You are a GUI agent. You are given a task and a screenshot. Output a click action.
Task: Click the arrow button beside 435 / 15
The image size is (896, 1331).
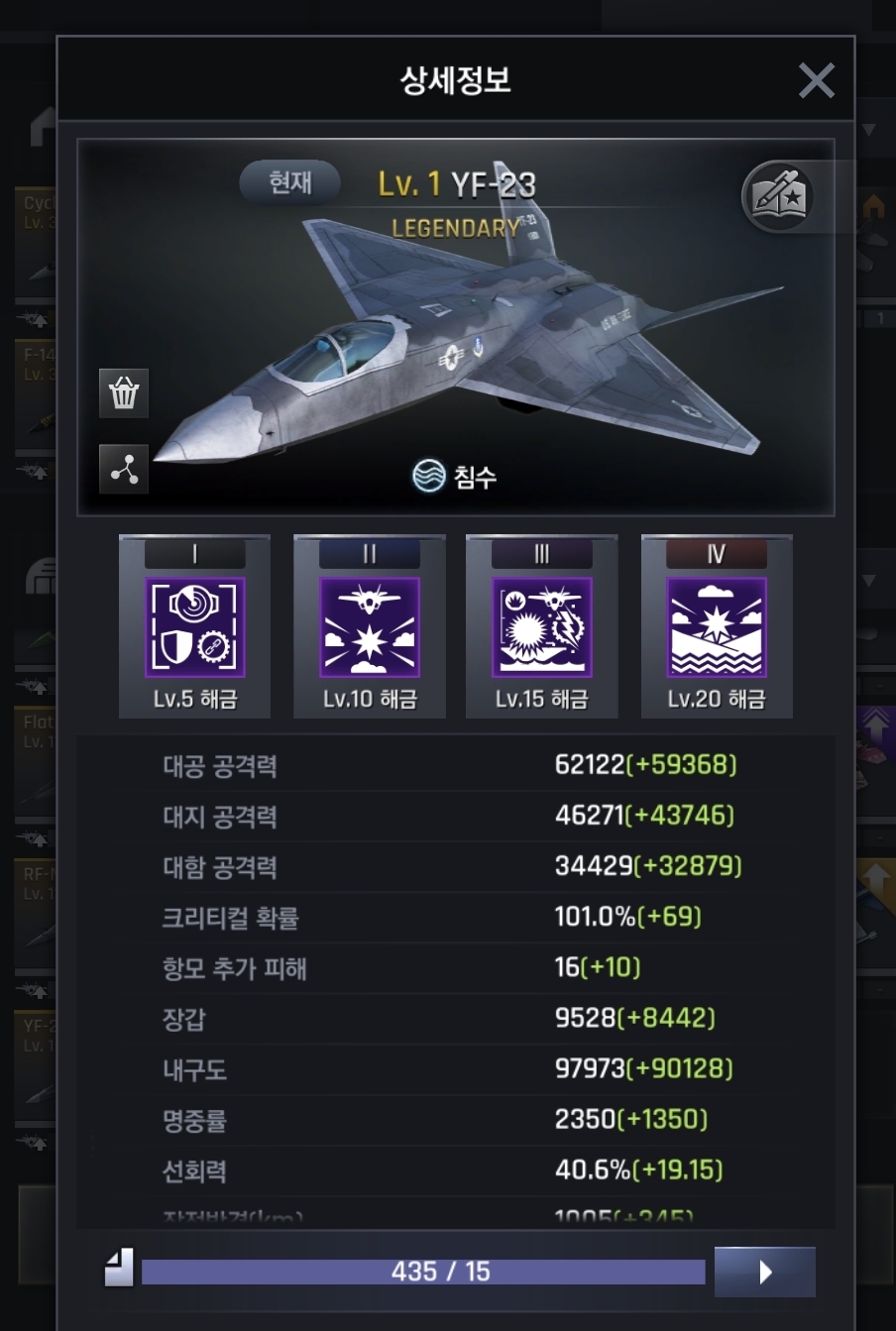764,1272
